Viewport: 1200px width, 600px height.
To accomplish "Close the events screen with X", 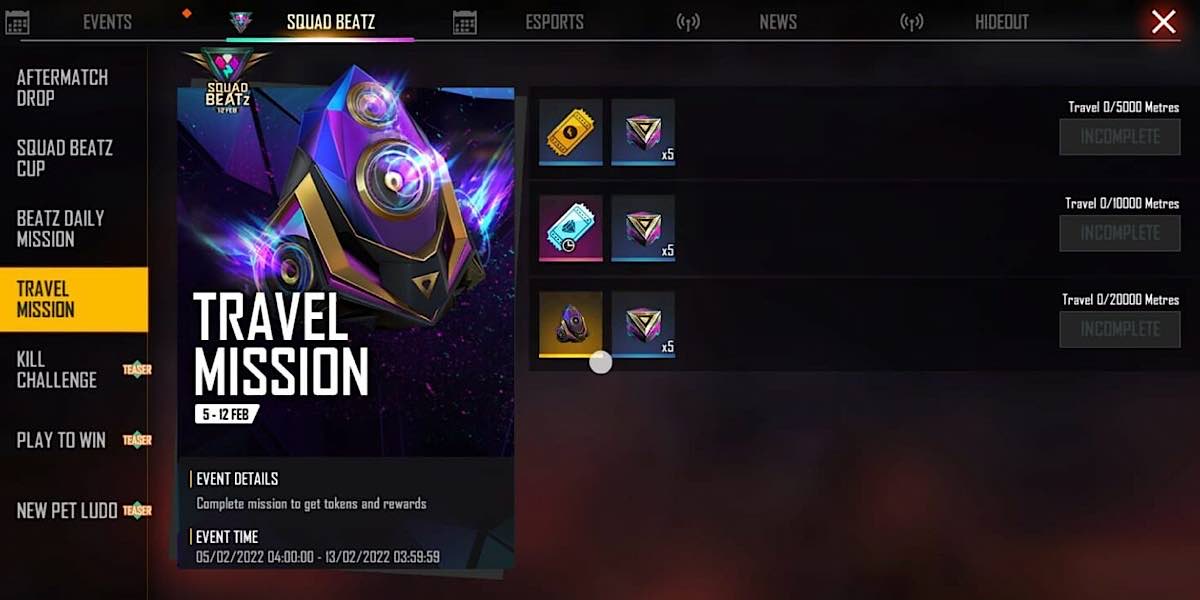I will point(1163,22).
